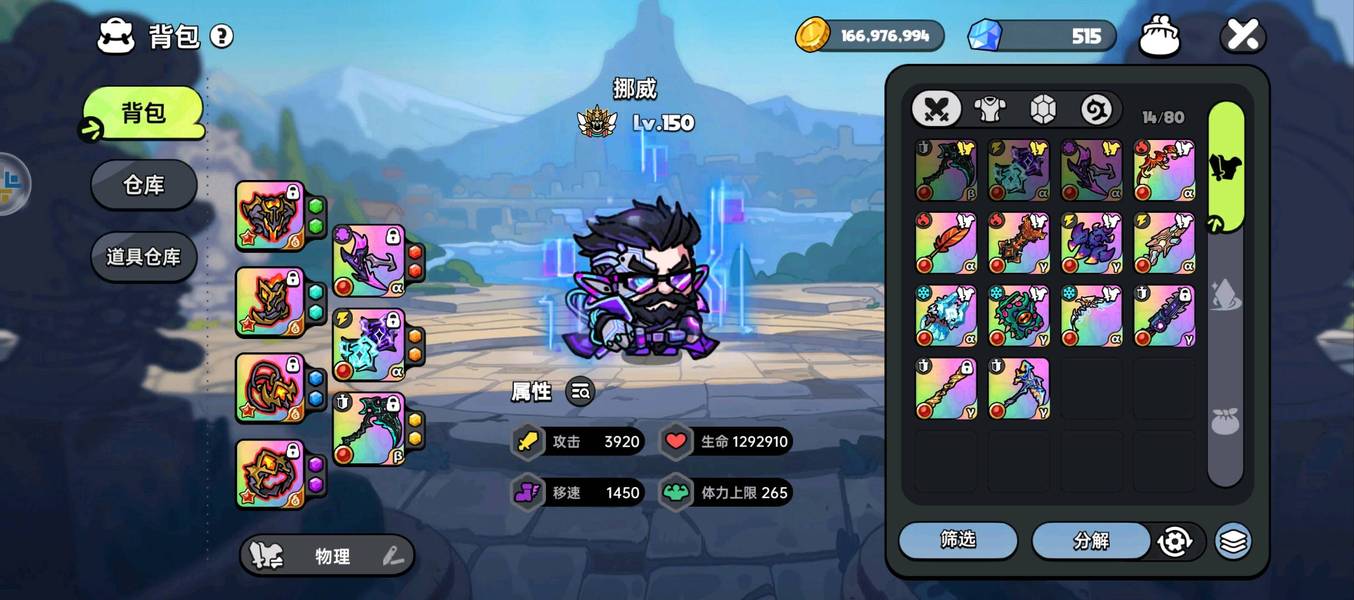Screen dimensions: 1354x600
Task: Click the 分解 dismantle button
Action: [x=1091, y=541]
